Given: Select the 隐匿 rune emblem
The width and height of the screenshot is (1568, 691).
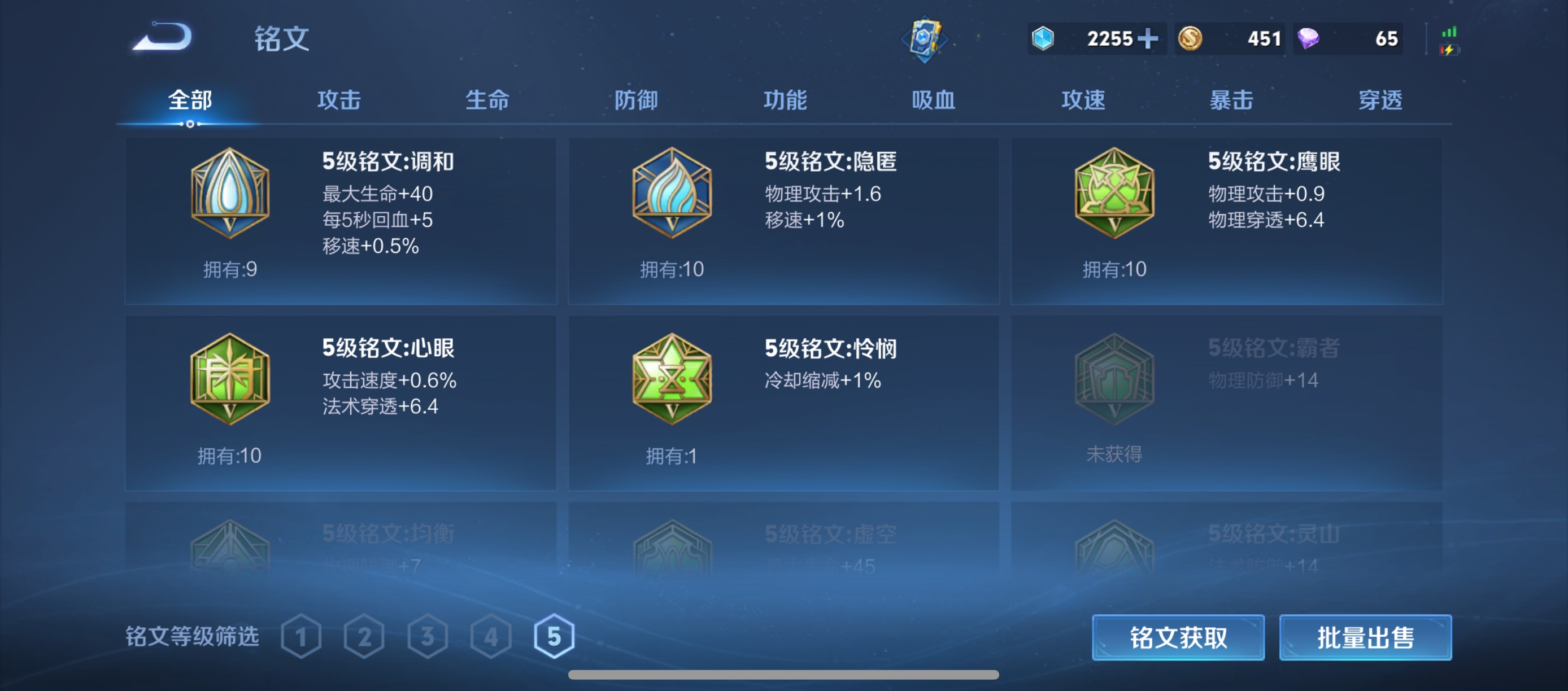Looking at the screenshot, I should point(672,195).
